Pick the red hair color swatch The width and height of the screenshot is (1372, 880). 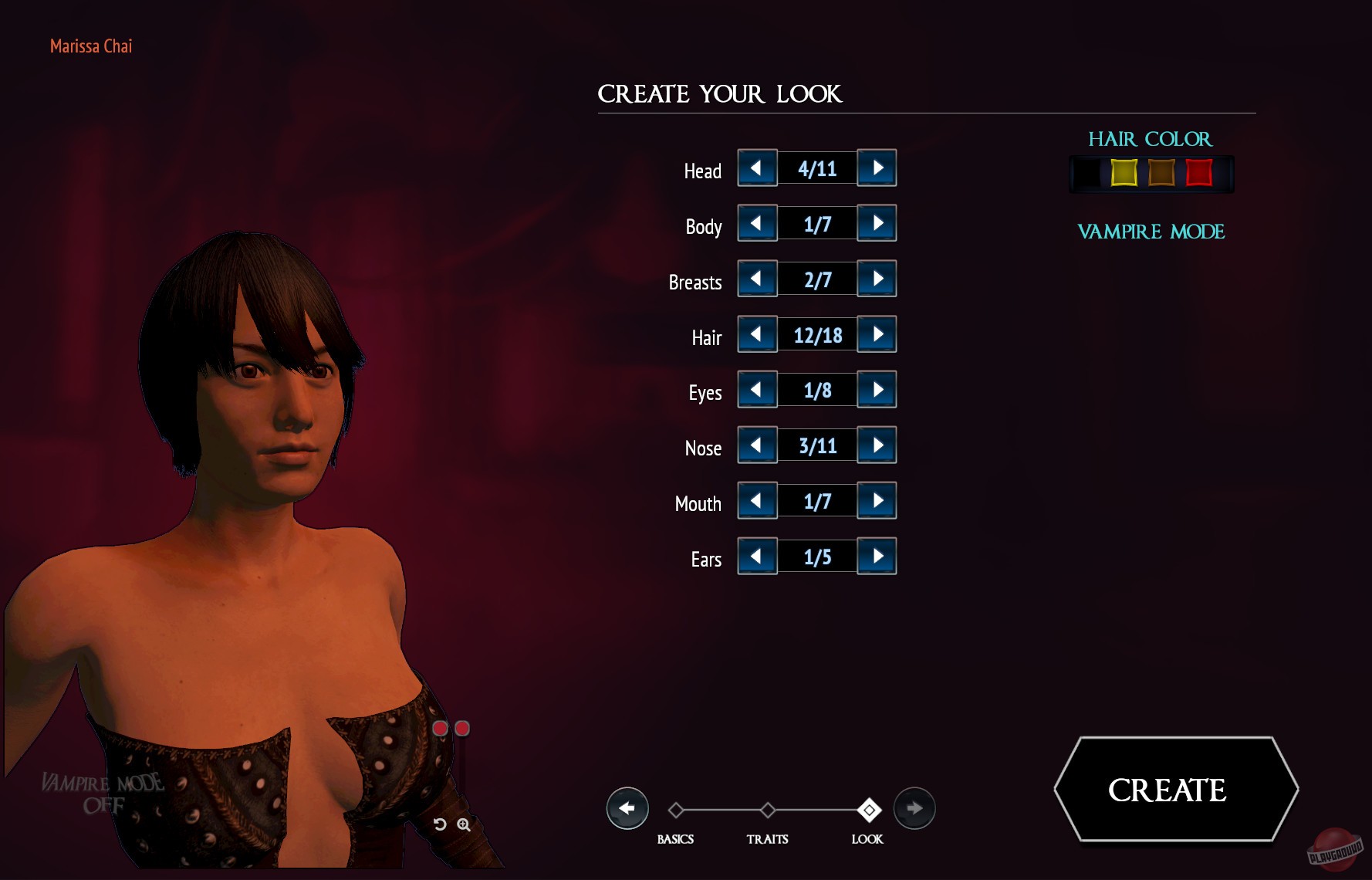[x=1198, y=173]
